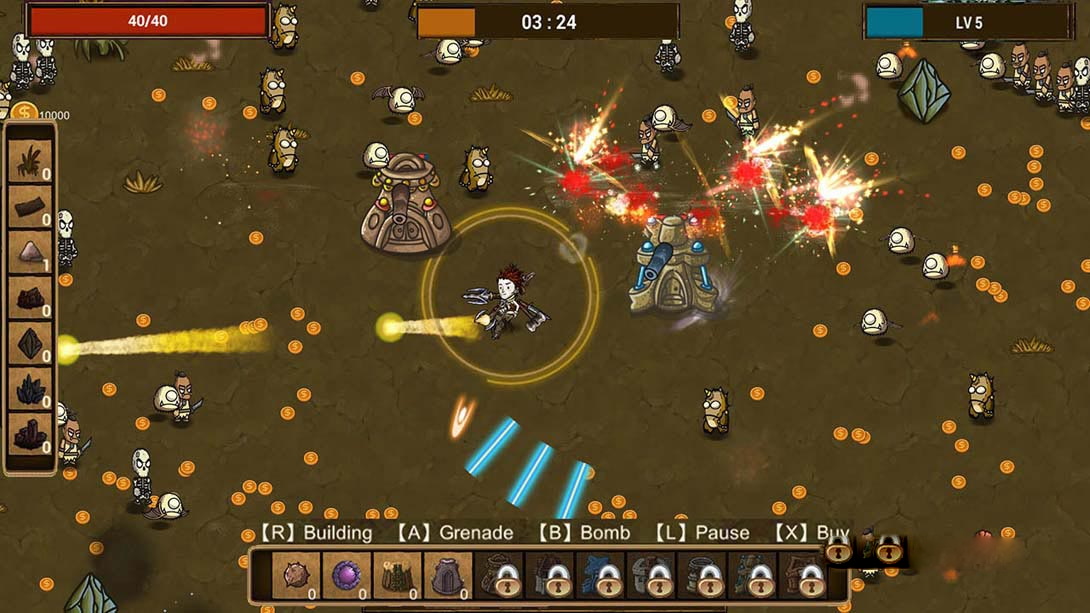Select the blue crystal cluster resource slot
1090x613 pixels.
pyautogui.click(x=30, y=390)
